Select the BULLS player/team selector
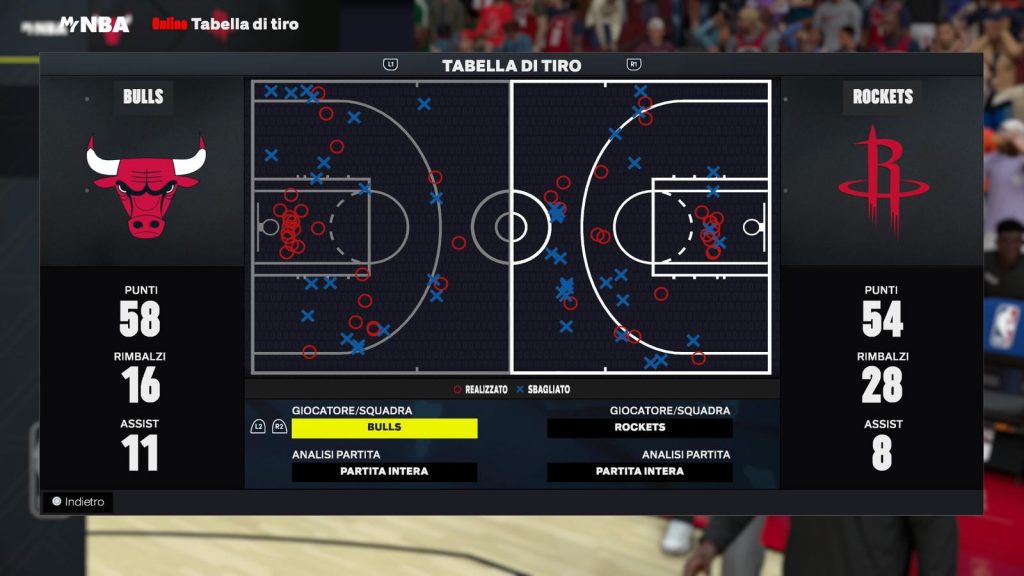 pyautogui.click(x=384, y=428)
